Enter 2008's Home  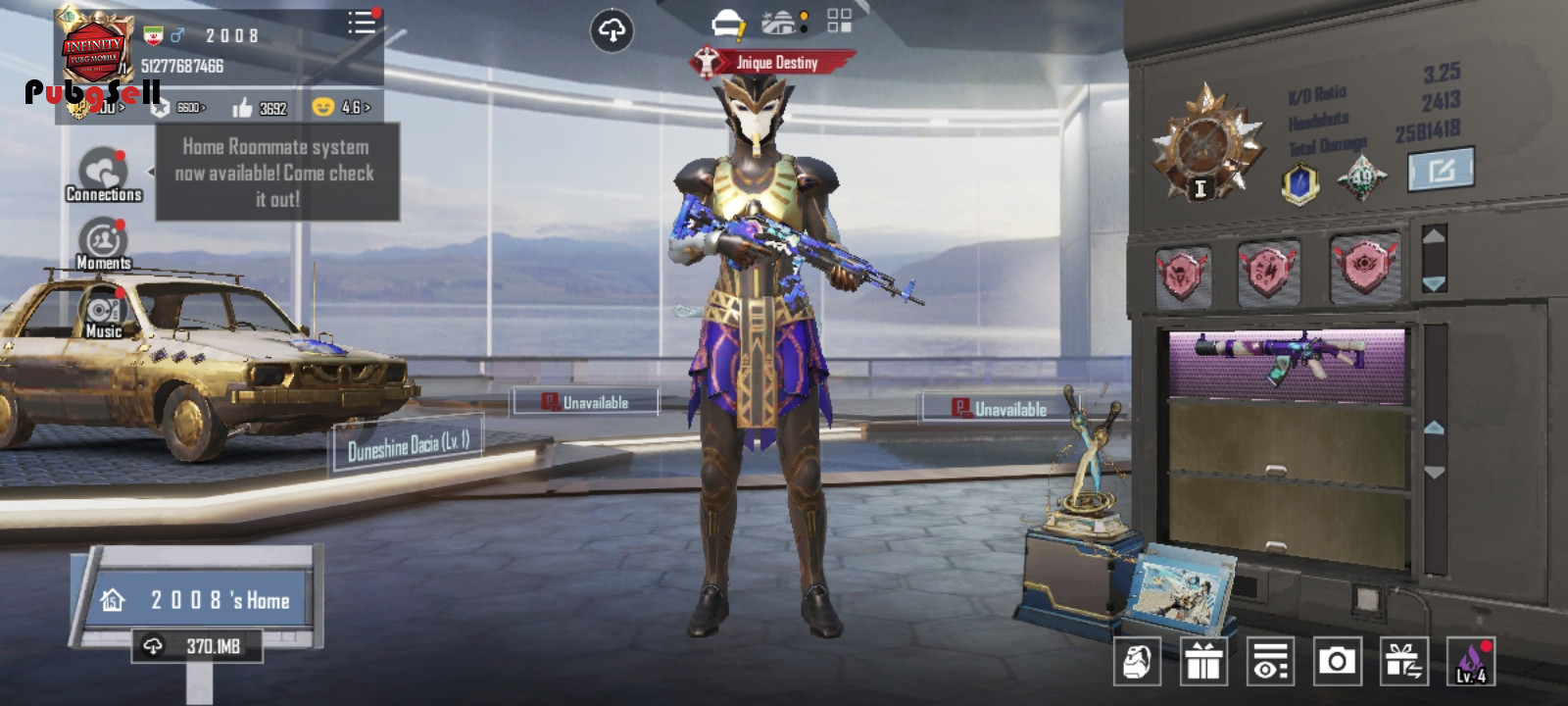point(203,600)
